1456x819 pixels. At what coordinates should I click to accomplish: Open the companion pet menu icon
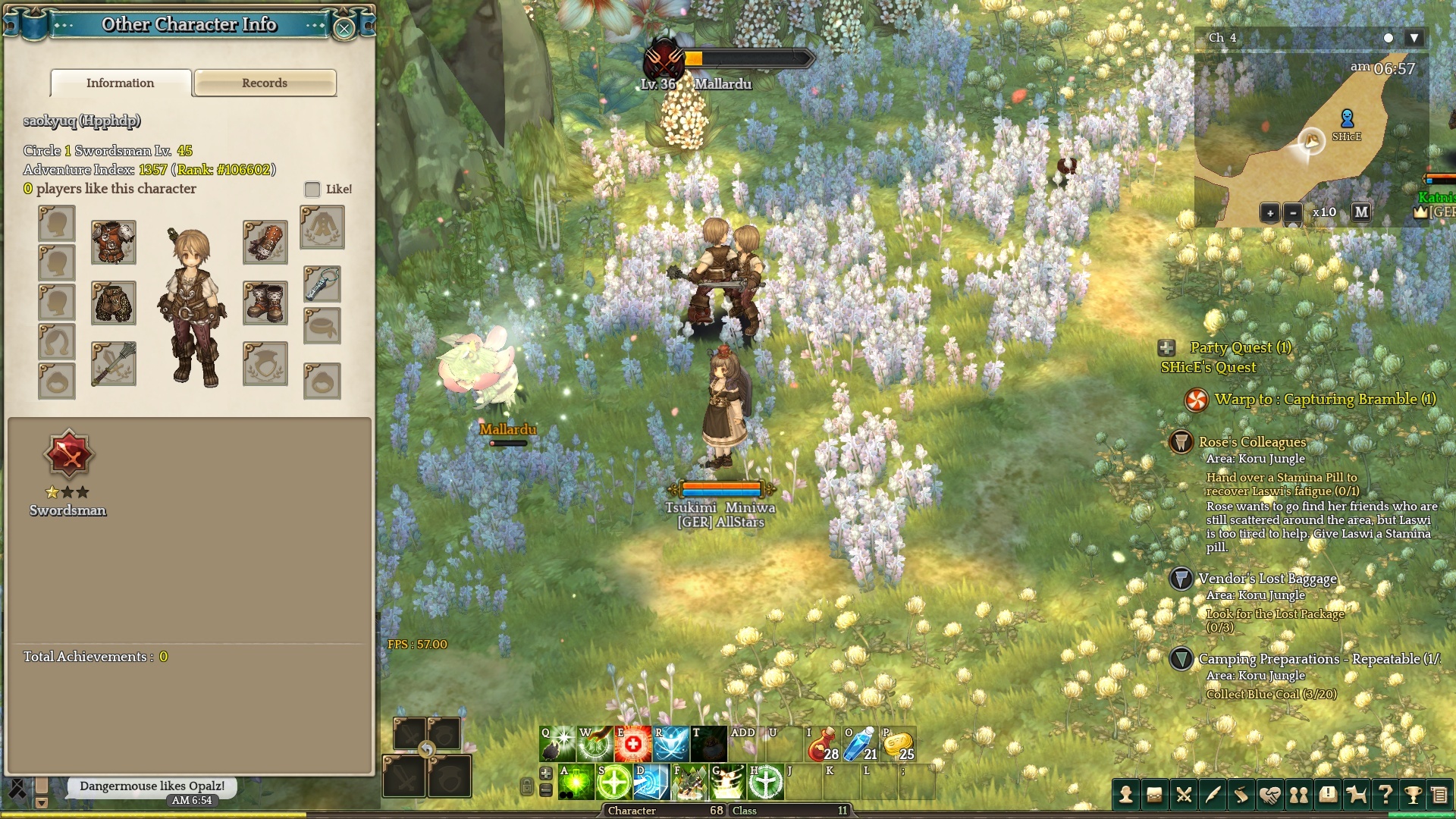(x=1357, y=795)
